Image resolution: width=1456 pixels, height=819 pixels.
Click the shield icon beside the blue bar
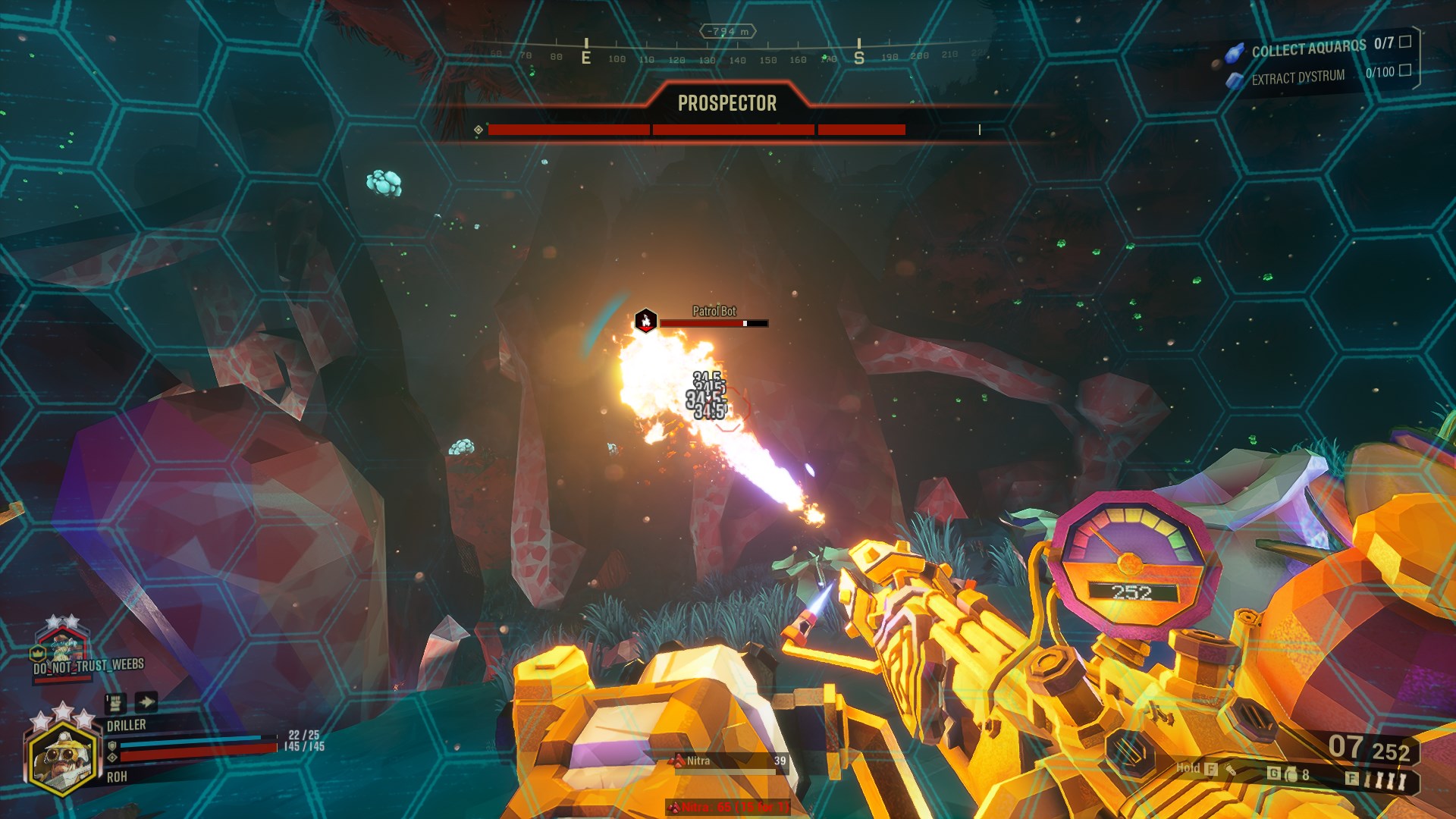click(112, 745)
